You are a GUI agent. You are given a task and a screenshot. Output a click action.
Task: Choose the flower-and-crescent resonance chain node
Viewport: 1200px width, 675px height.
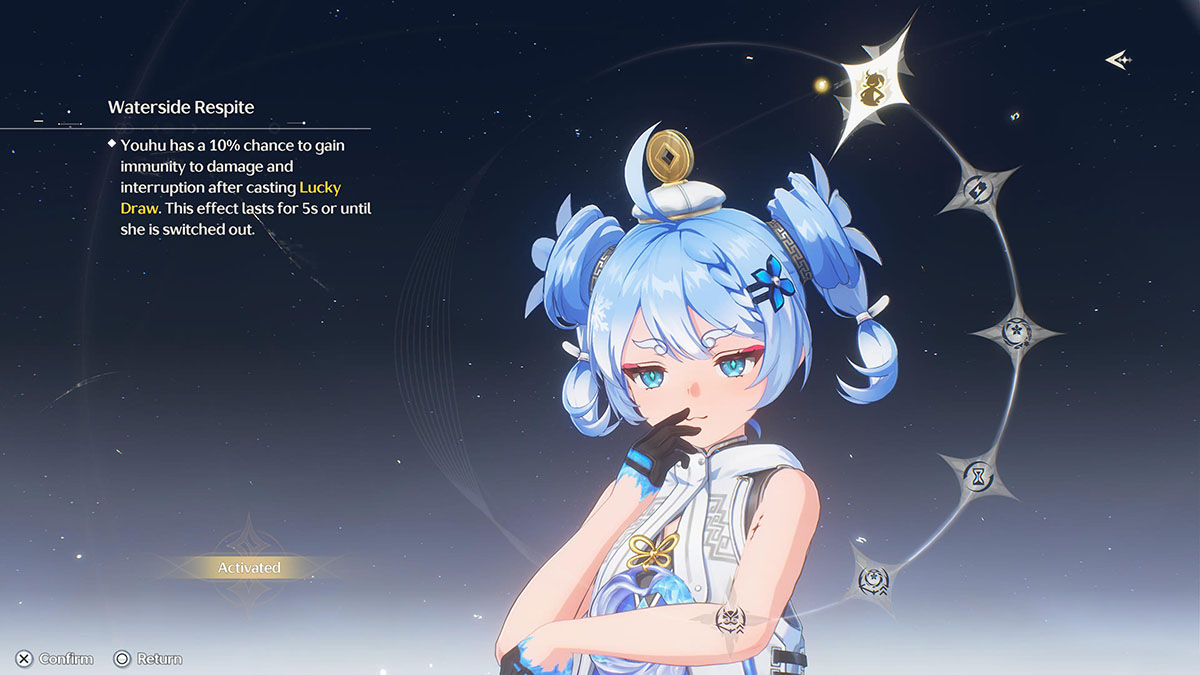click(x=1017, y=331)
